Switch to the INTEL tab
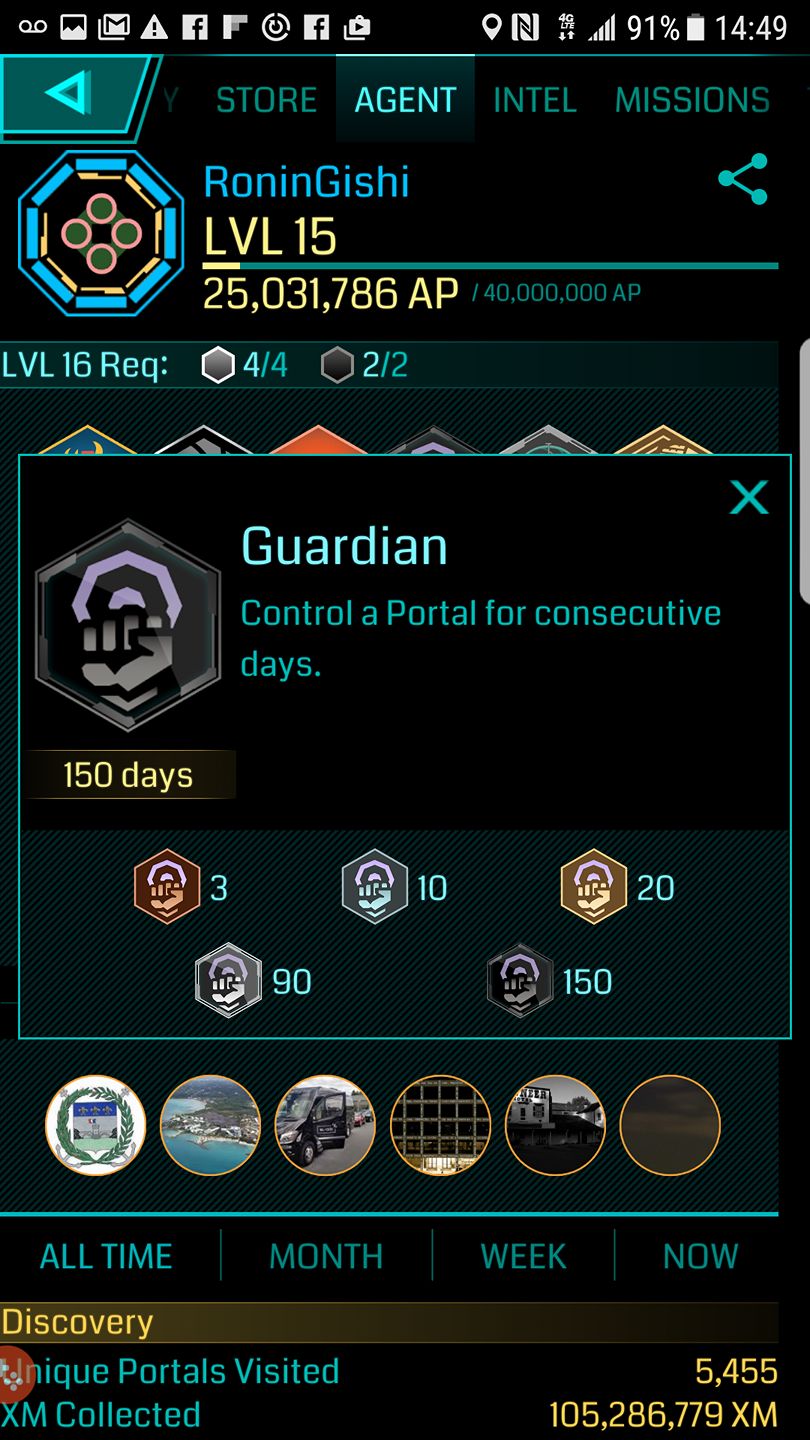 click(534, 100)
